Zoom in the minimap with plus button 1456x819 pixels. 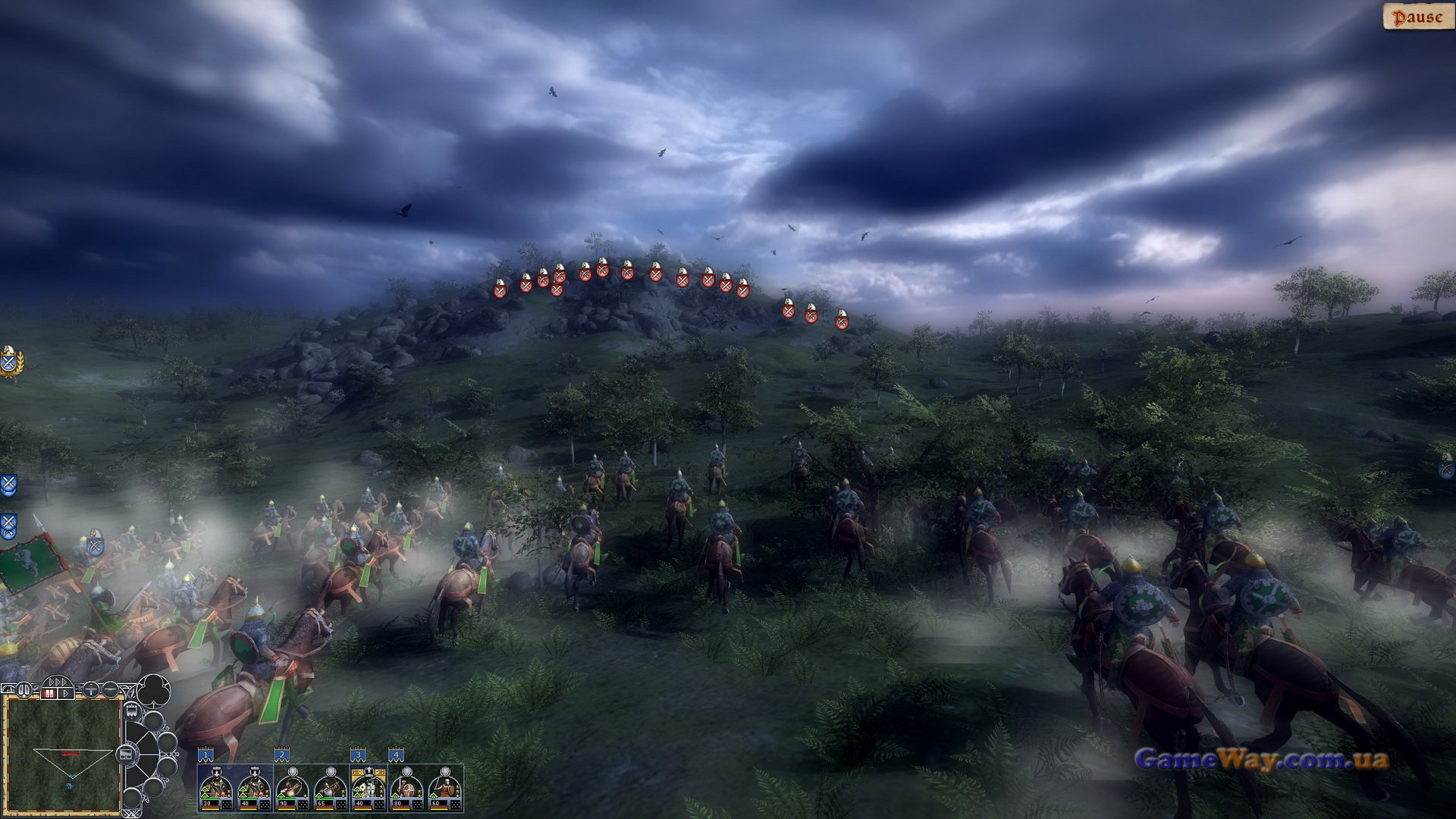tap(90, 690)
